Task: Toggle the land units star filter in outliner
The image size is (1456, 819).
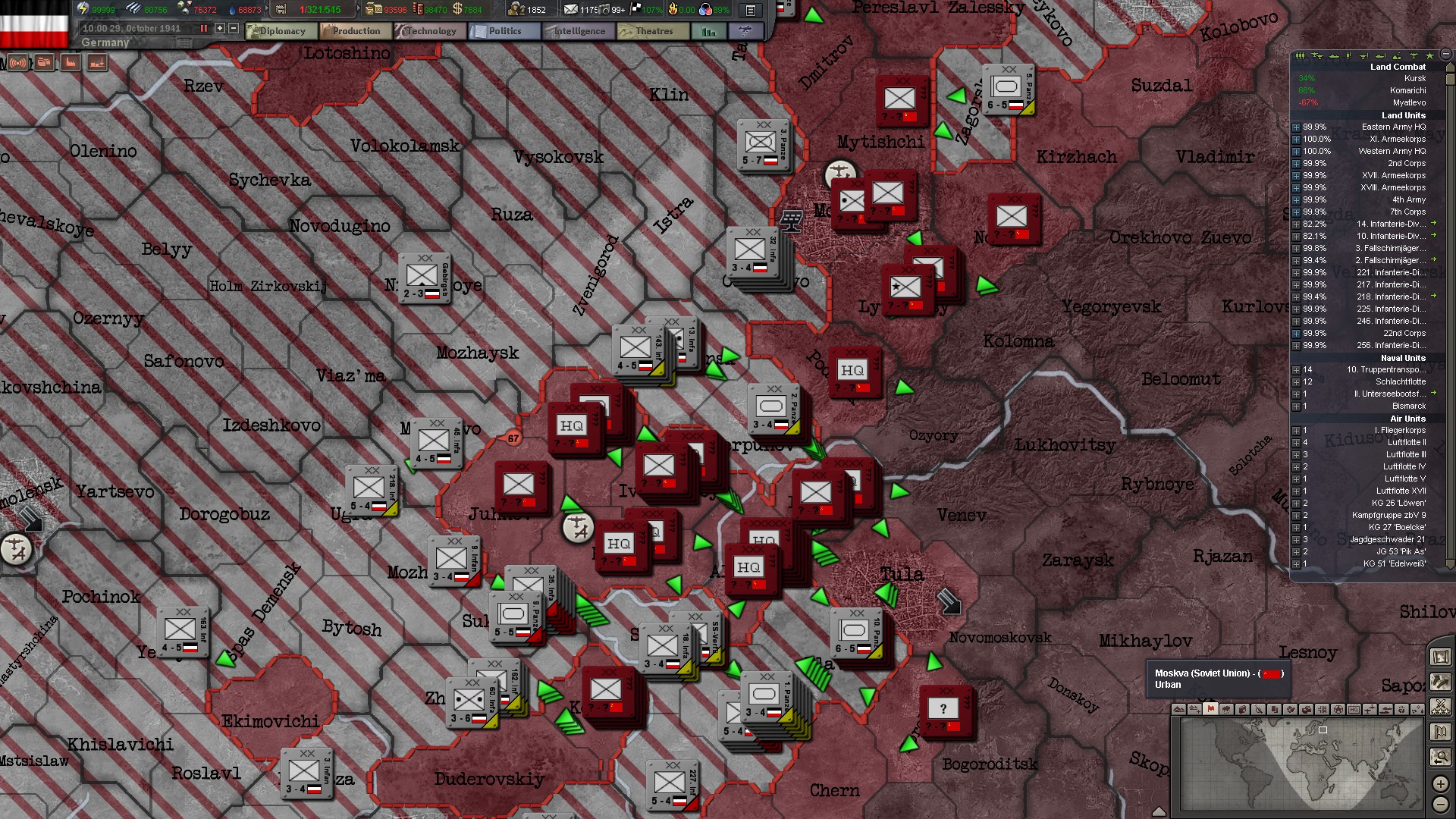Action: [1430, 57]
